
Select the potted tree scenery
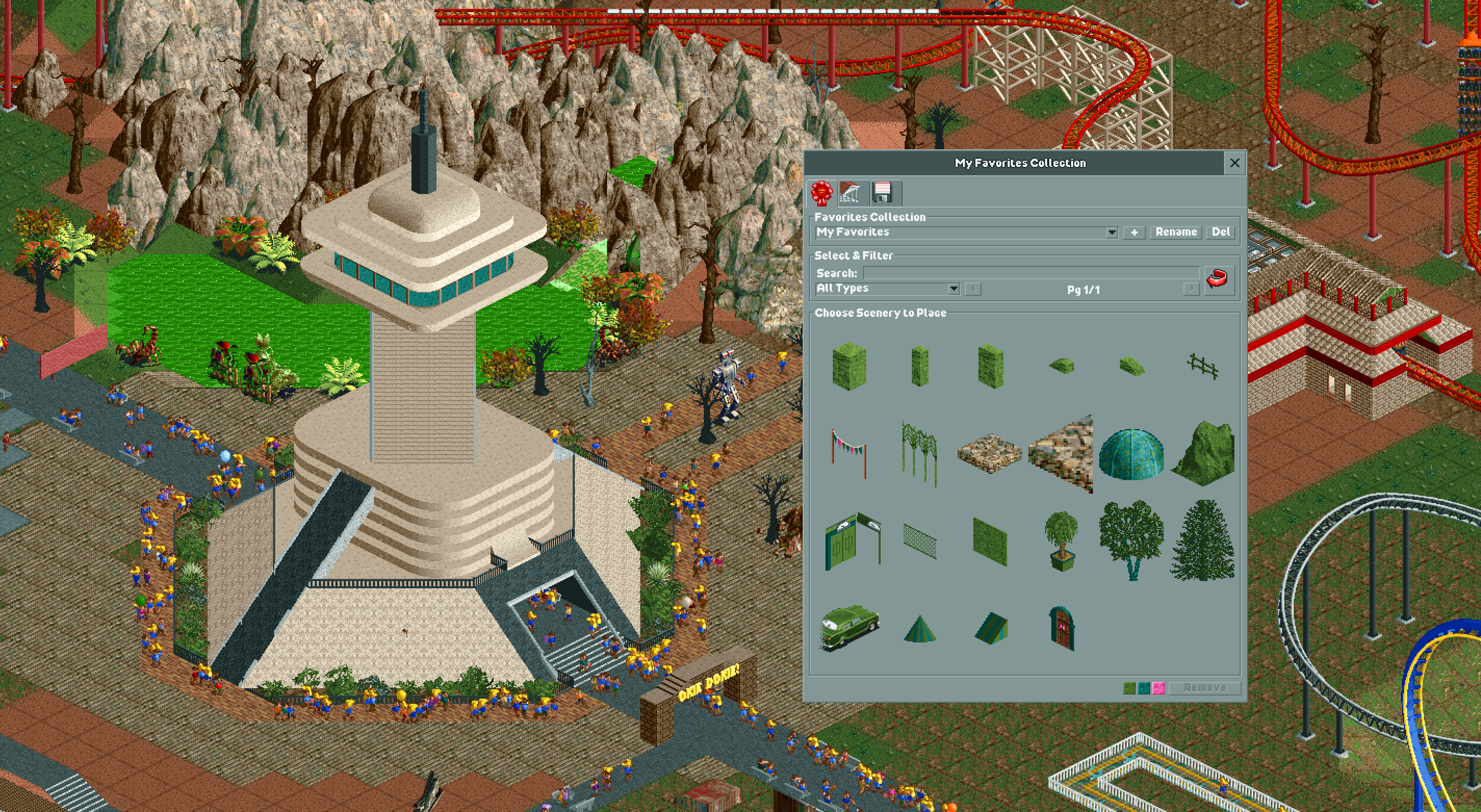tap(1061, 540)
